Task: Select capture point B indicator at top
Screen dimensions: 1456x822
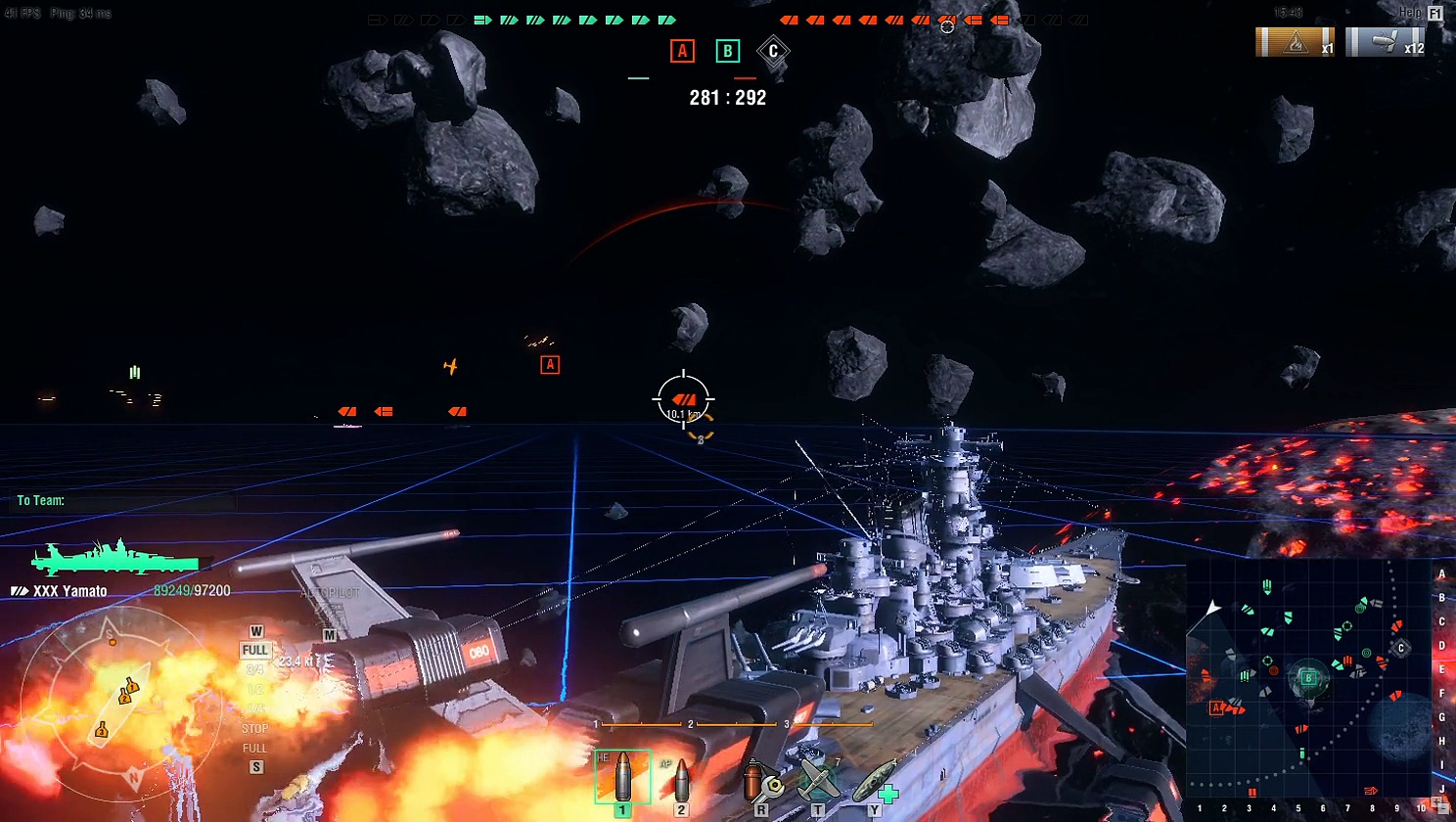Action: point(727,51)
